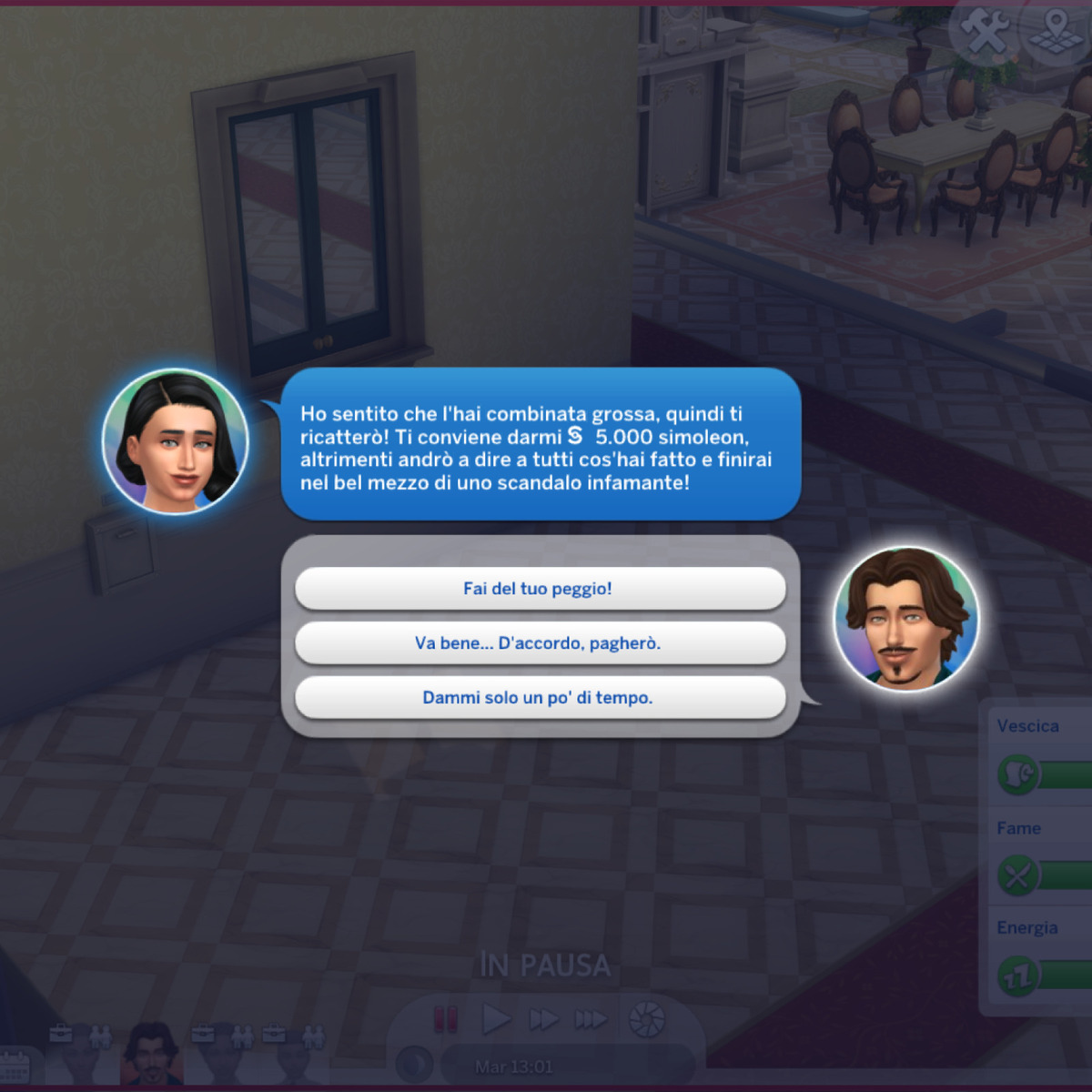1092x1092 pixels.
Task: Set game to double fast-forward speed
Action: tap(543, 1019)
